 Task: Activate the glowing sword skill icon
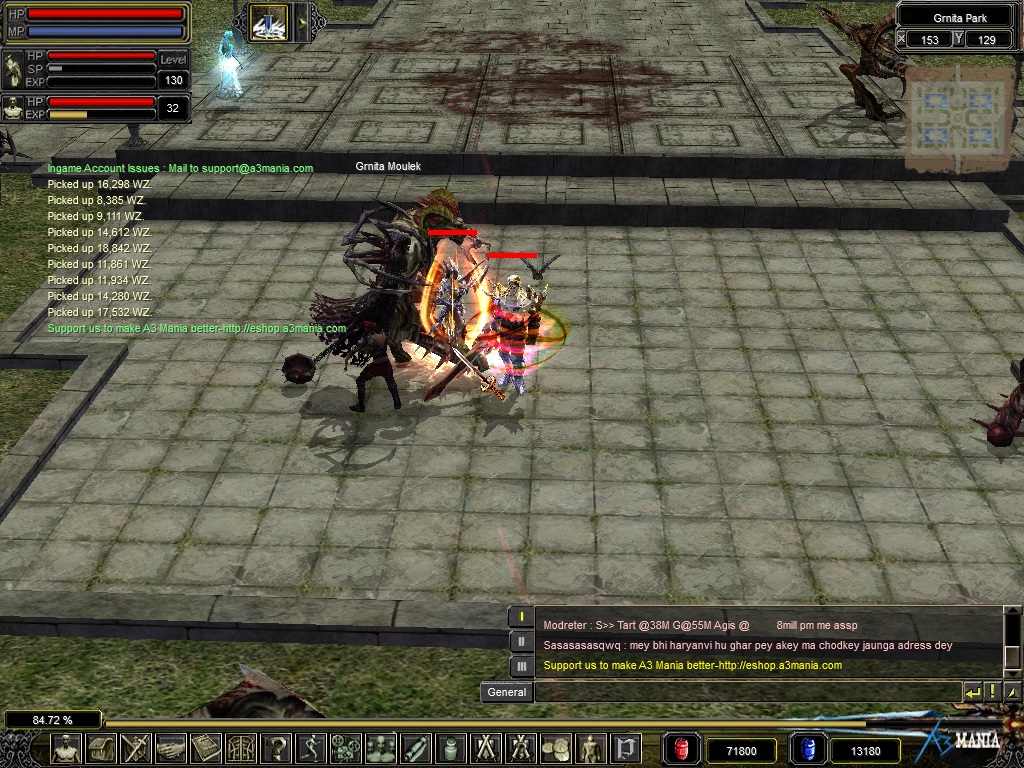(x=268, y=21)
